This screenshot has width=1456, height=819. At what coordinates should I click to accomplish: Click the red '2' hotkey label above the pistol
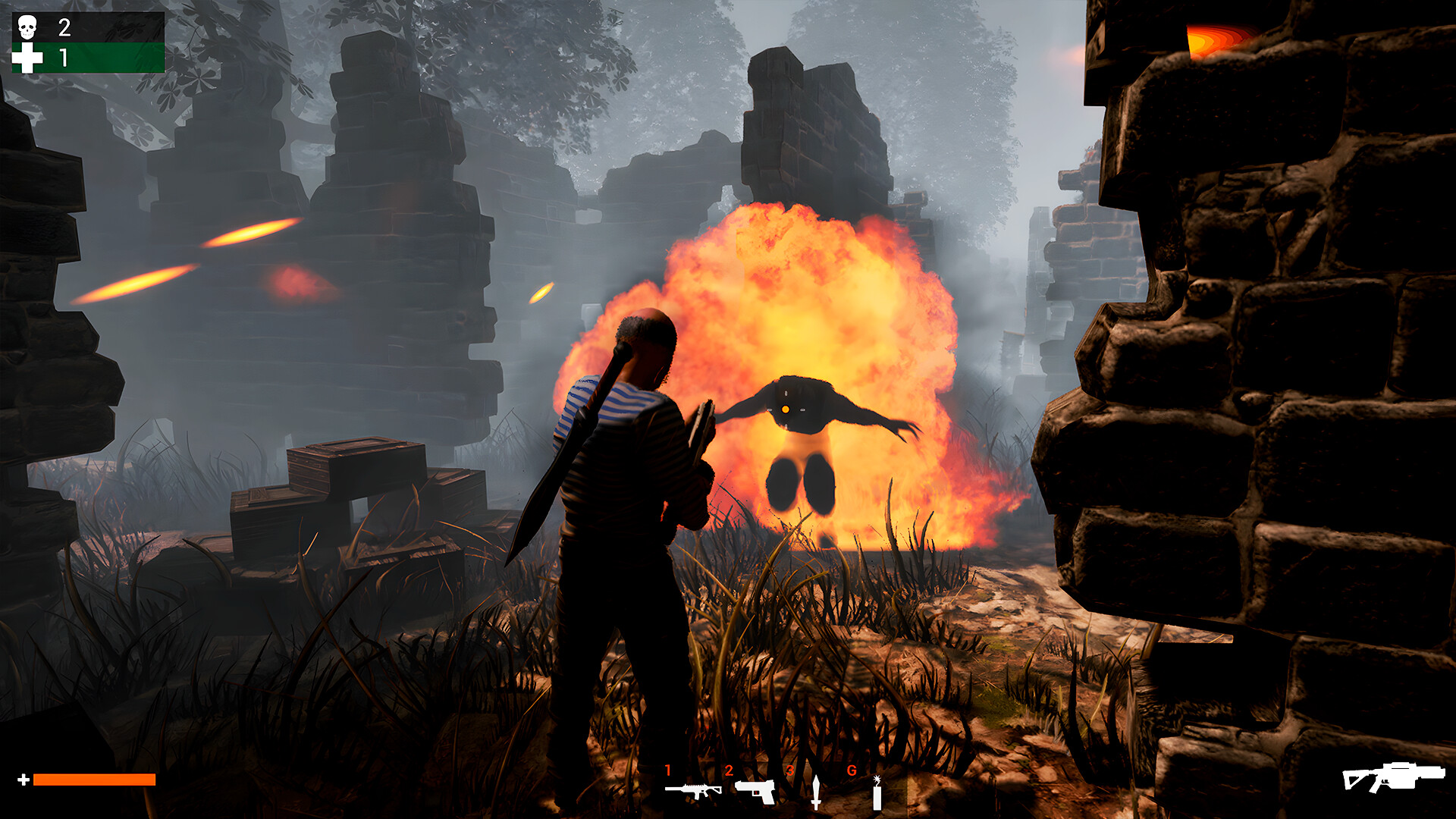pos(729,770)
